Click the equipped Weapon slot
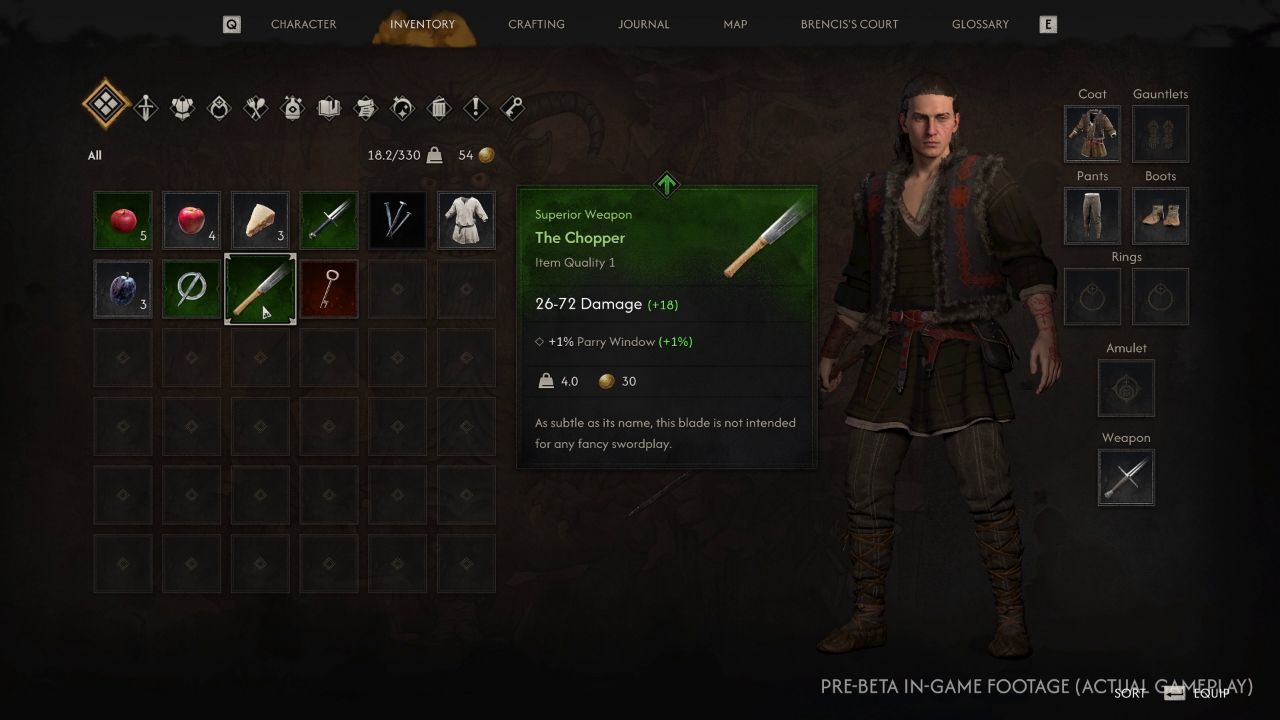Image resolution: width=1280 pixels, height=720 pixels. pyautogui.click(x=1126, y=477)
